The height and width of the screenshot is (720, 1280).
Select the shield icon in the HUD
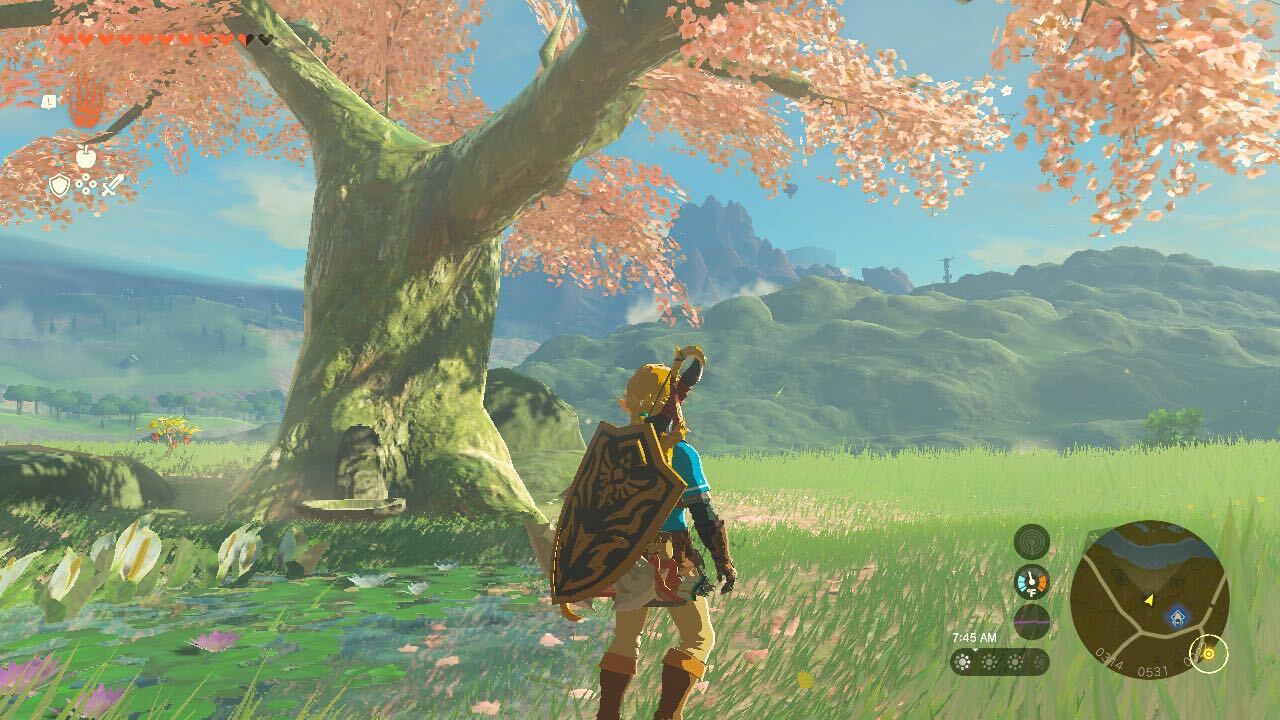point(60,185)
